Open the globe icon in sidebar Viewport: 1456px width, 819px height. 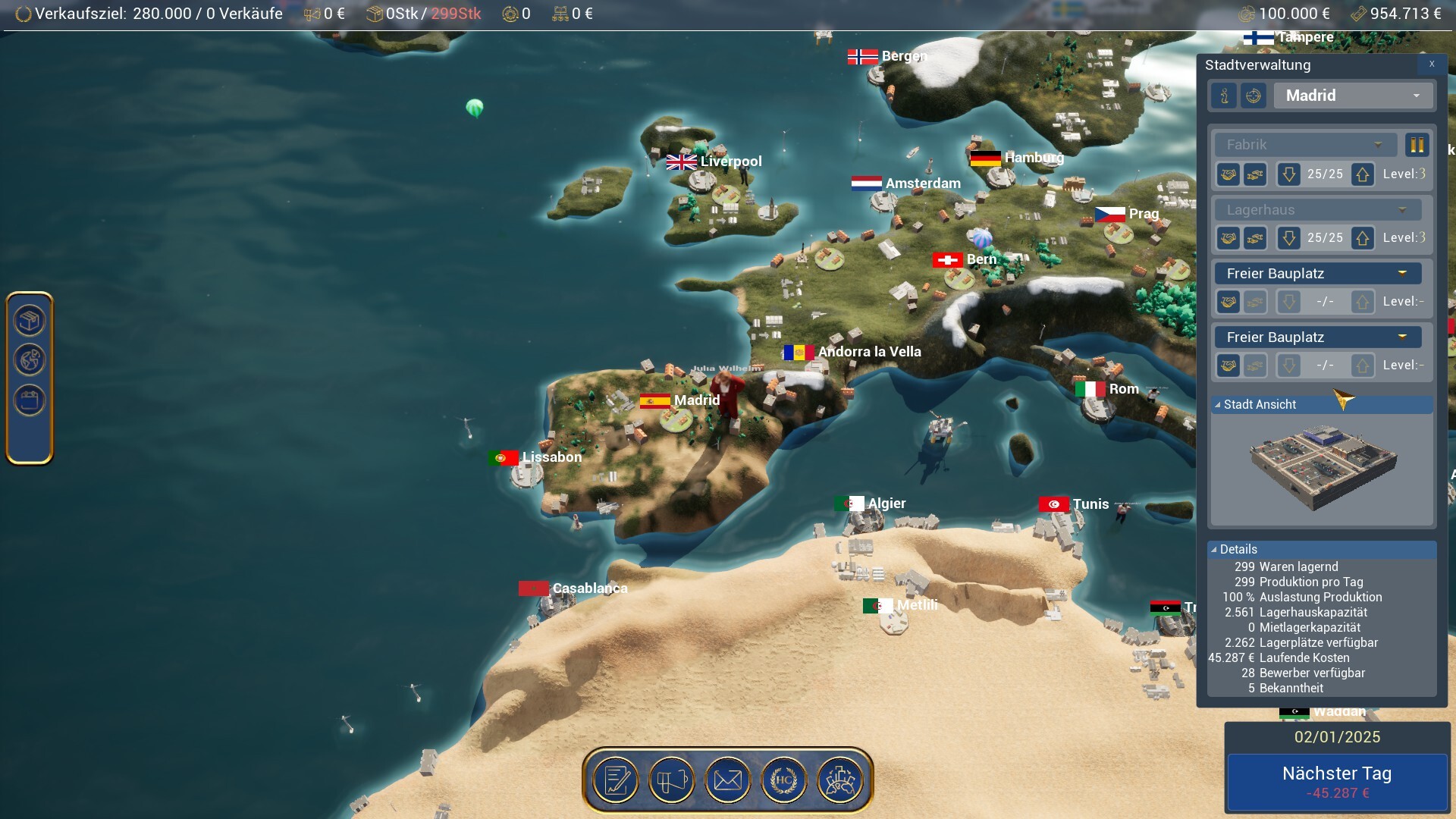pyautogui.click(x=30, y=360)
